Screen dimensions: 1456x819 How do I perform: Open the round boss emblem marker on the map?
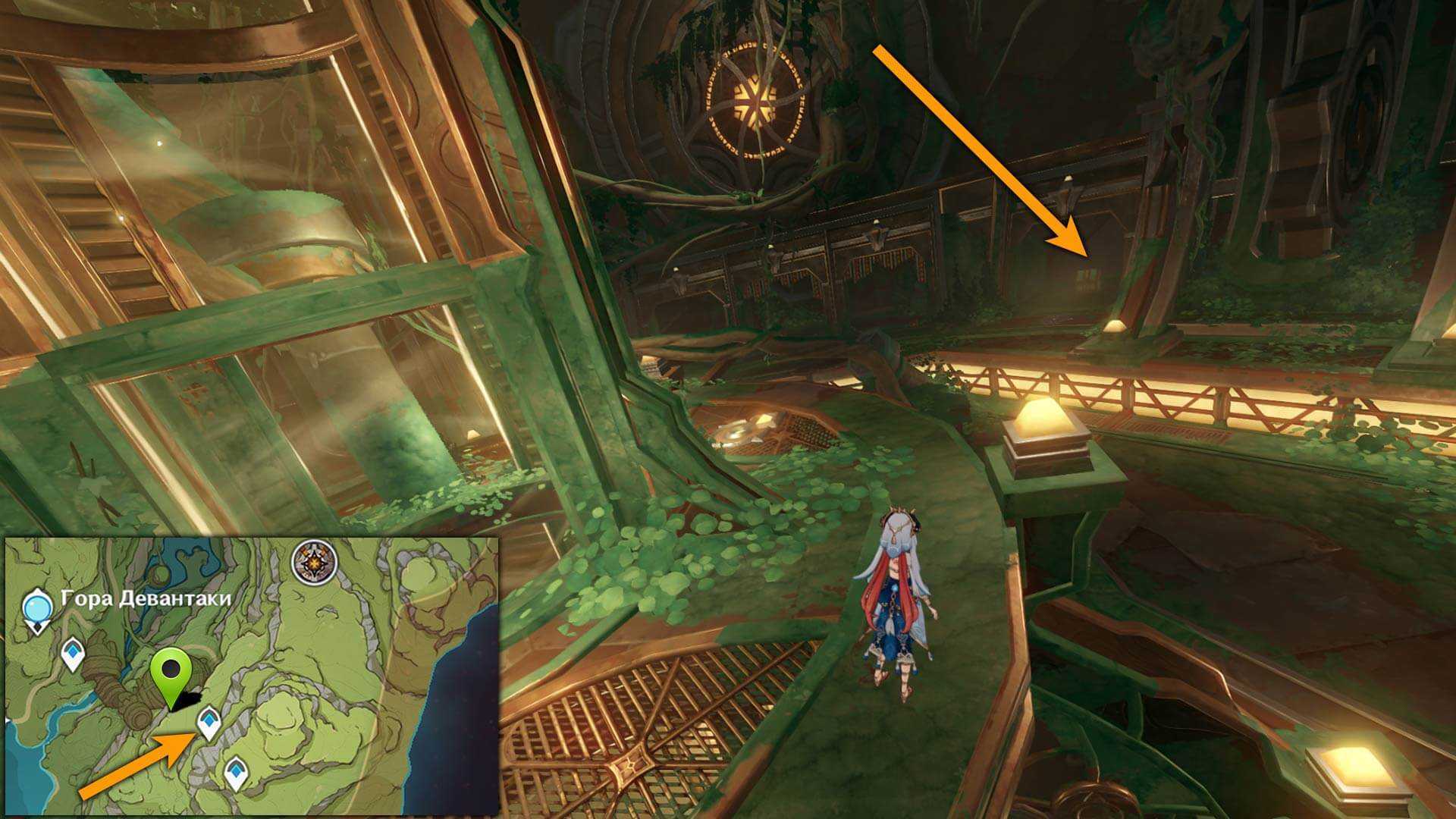pos(314,563)
